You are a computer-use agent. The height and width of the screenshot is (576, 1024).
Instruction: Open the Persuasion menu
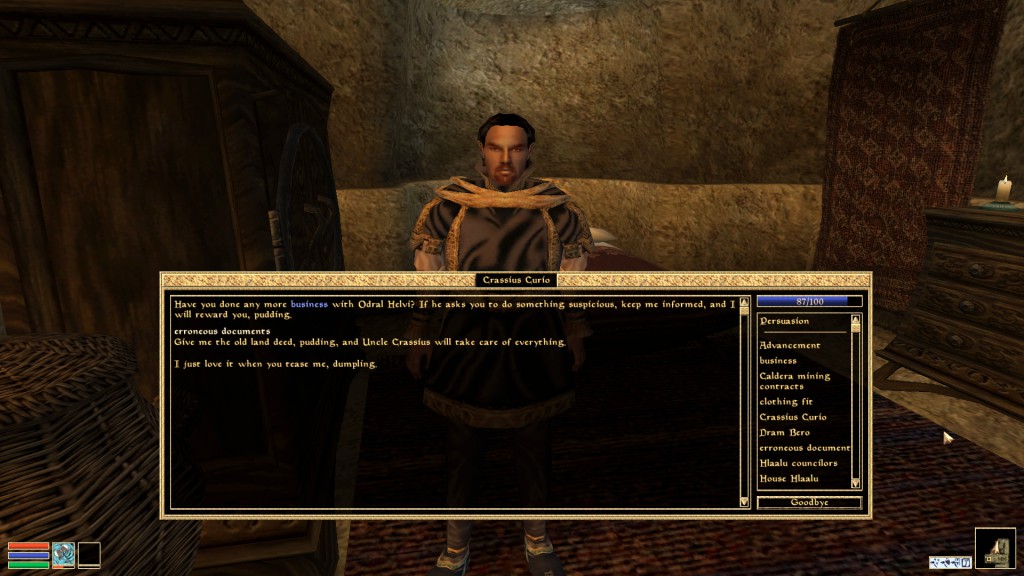click(x=784, y=322)
